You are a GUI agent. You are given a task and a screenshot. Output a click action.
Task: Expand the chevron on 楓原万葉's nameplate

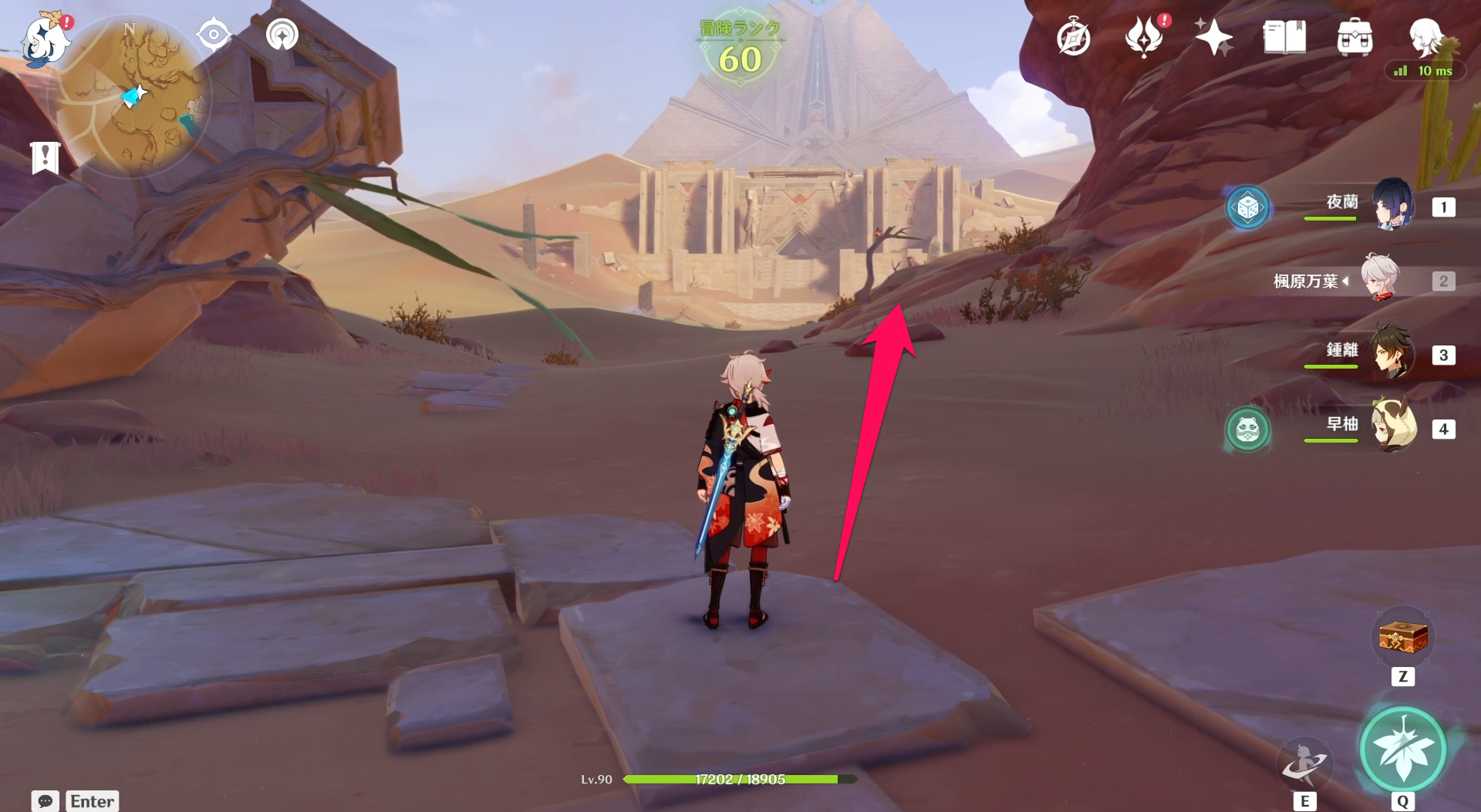(1347, 281)
